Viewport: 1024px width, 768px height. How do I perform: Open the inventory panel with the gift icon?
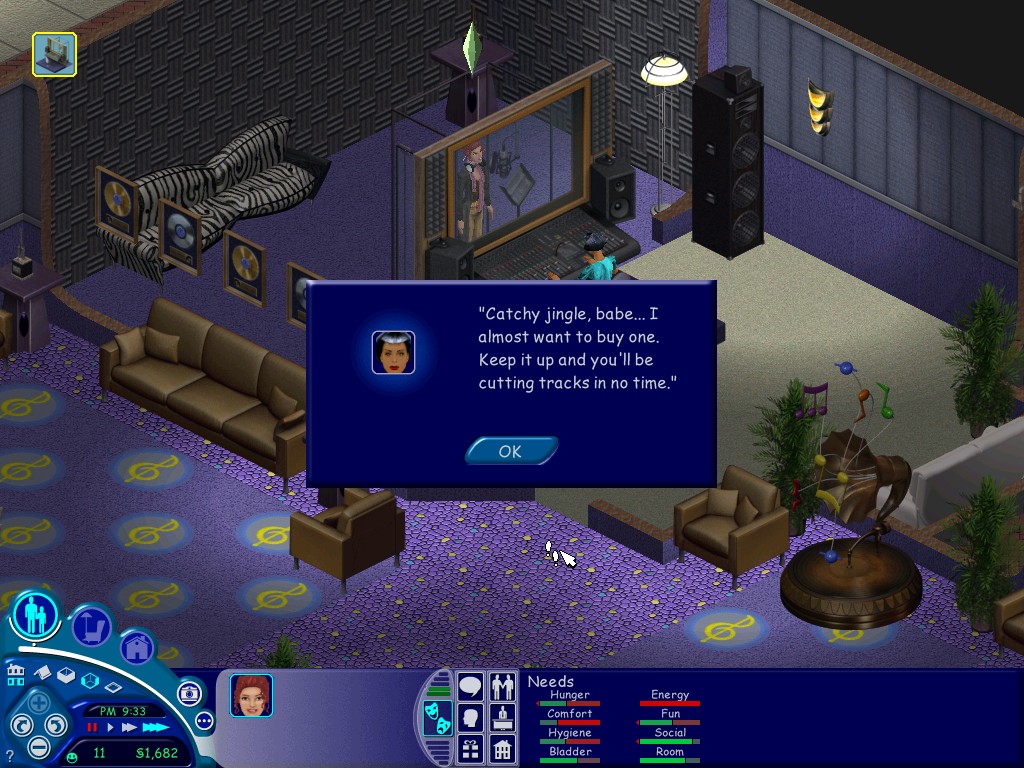470,747
